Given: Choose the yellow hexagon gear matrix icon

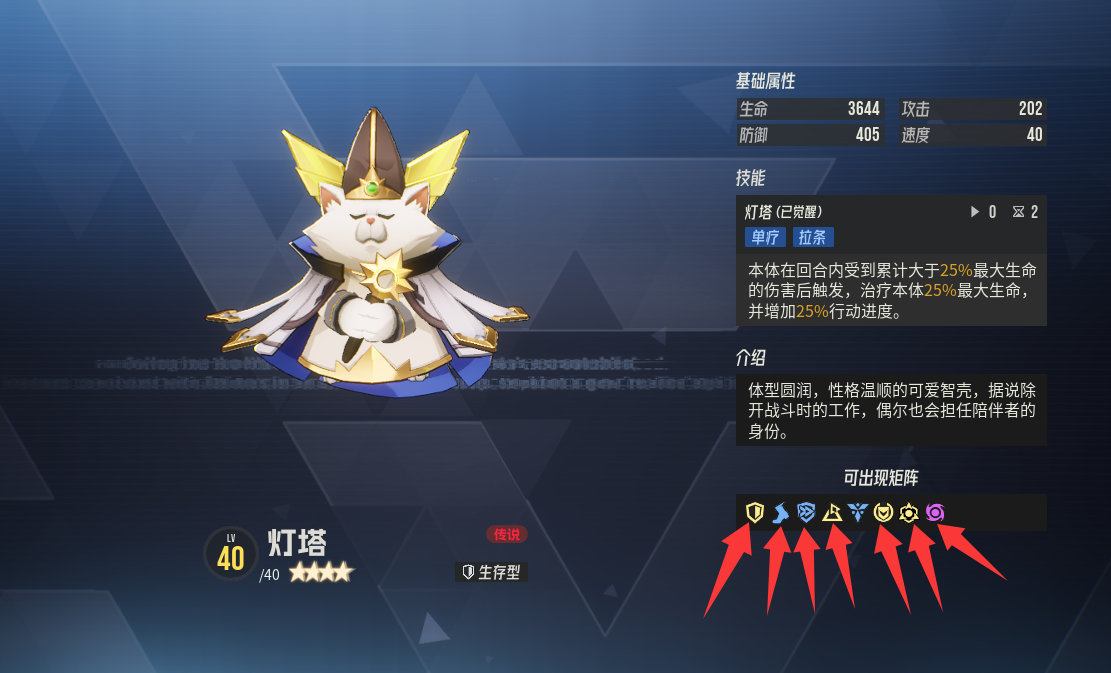Looking at the screenshot, I should [909, 513].
